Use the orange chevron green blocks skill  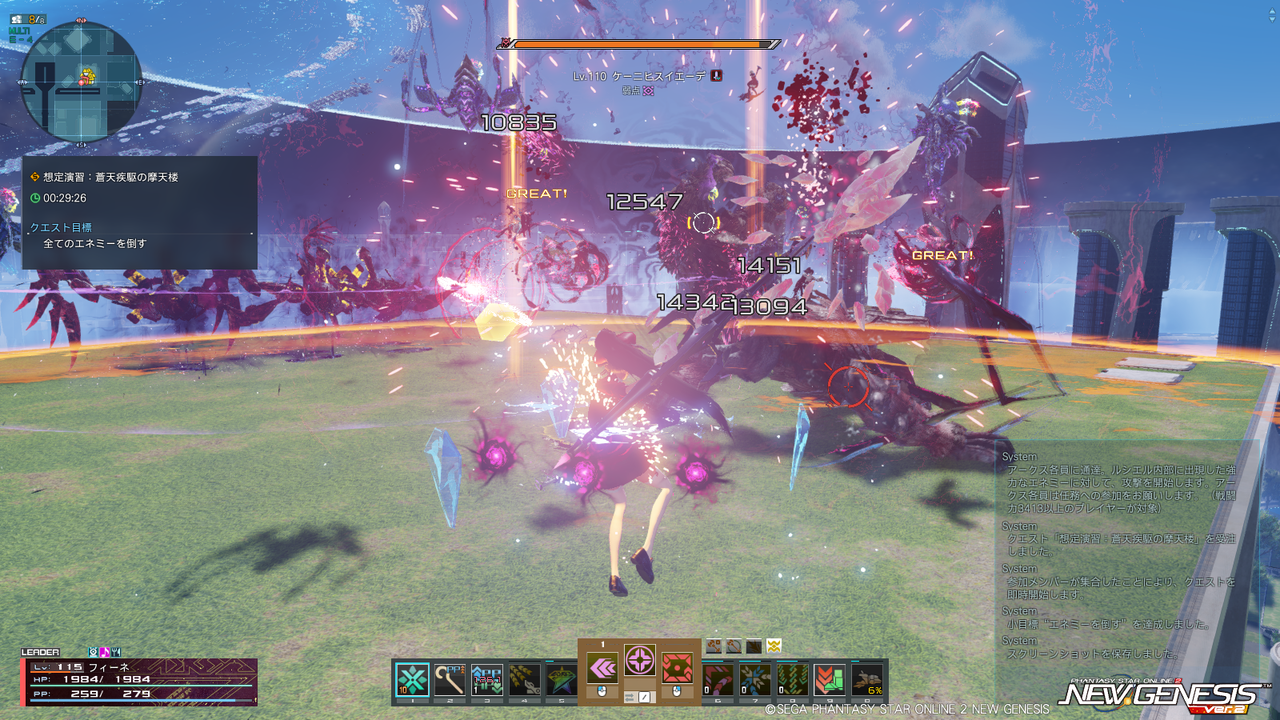(x=829, y=679)
